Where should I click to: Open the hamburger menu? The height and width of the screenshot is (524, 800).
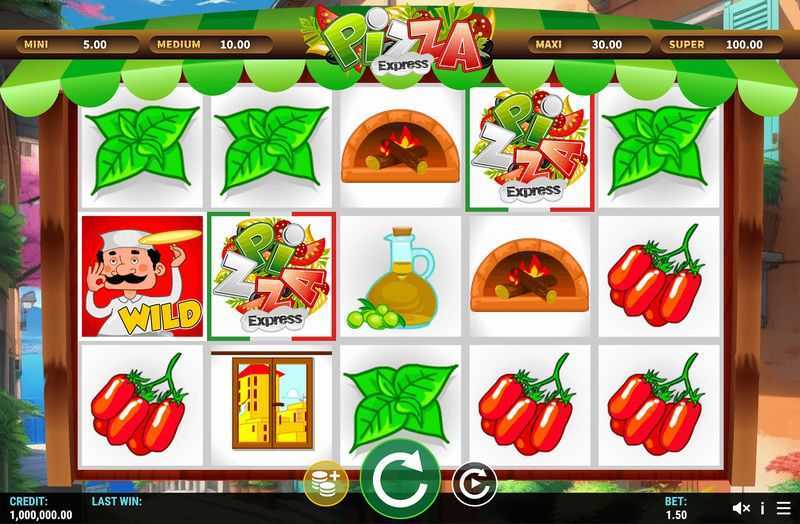[x=781, y=509]
